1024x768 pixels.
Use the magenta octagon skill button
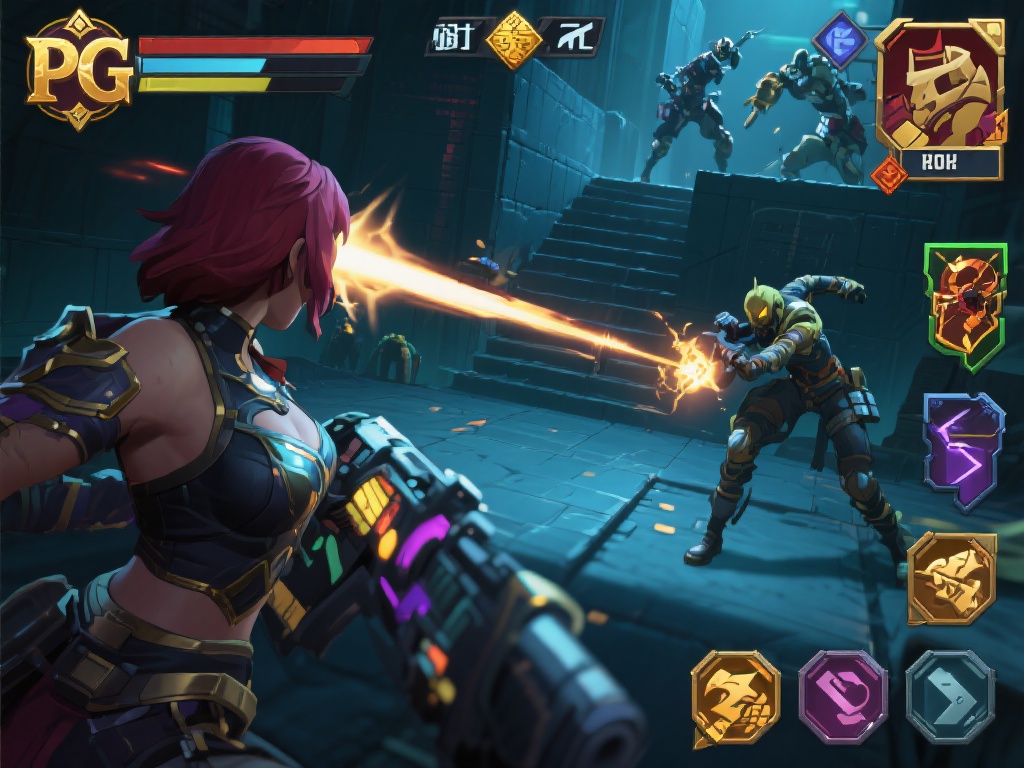pos(843,697)
